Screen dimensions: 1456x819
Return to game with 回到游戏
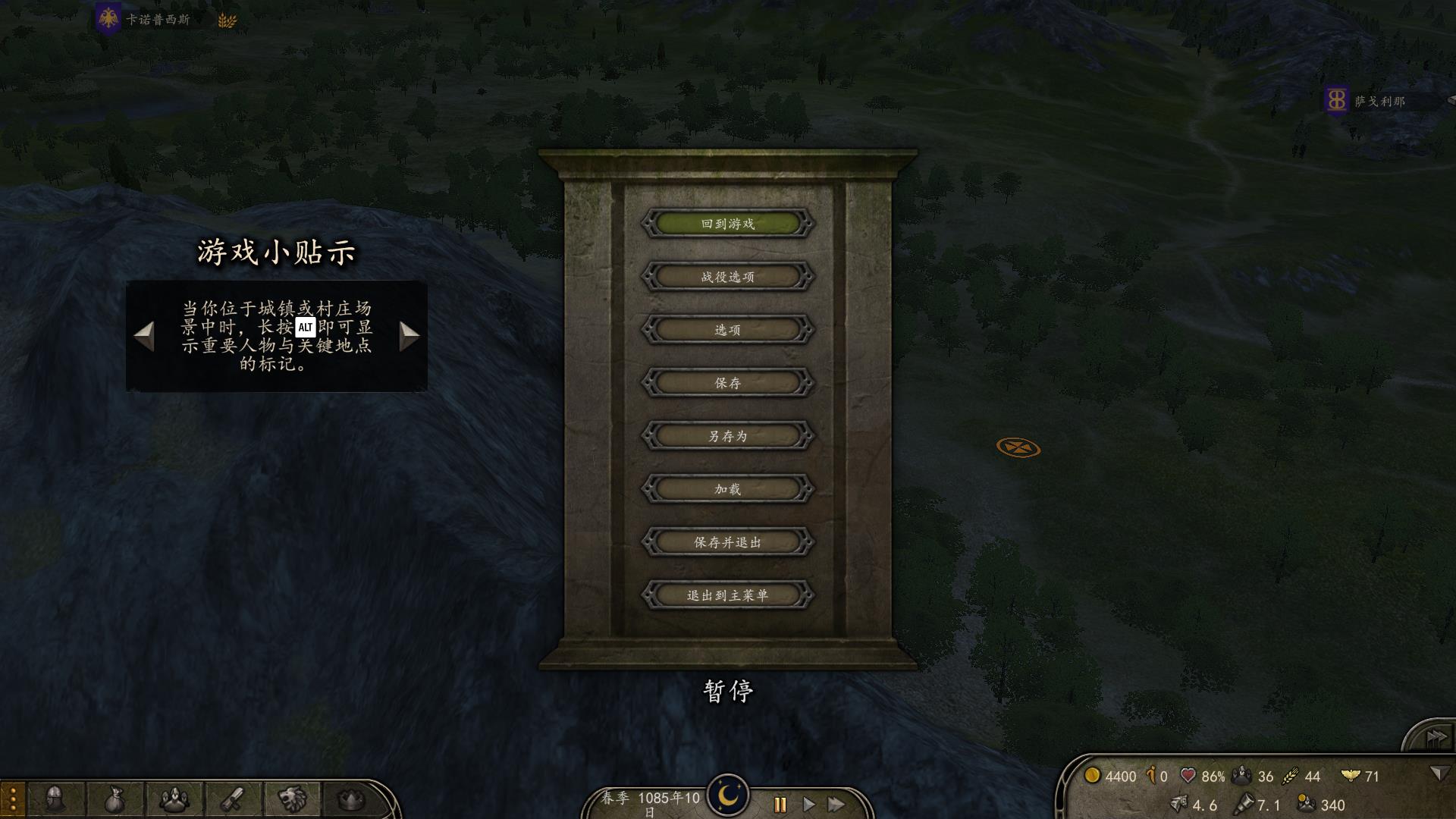[x=727, y=224]
